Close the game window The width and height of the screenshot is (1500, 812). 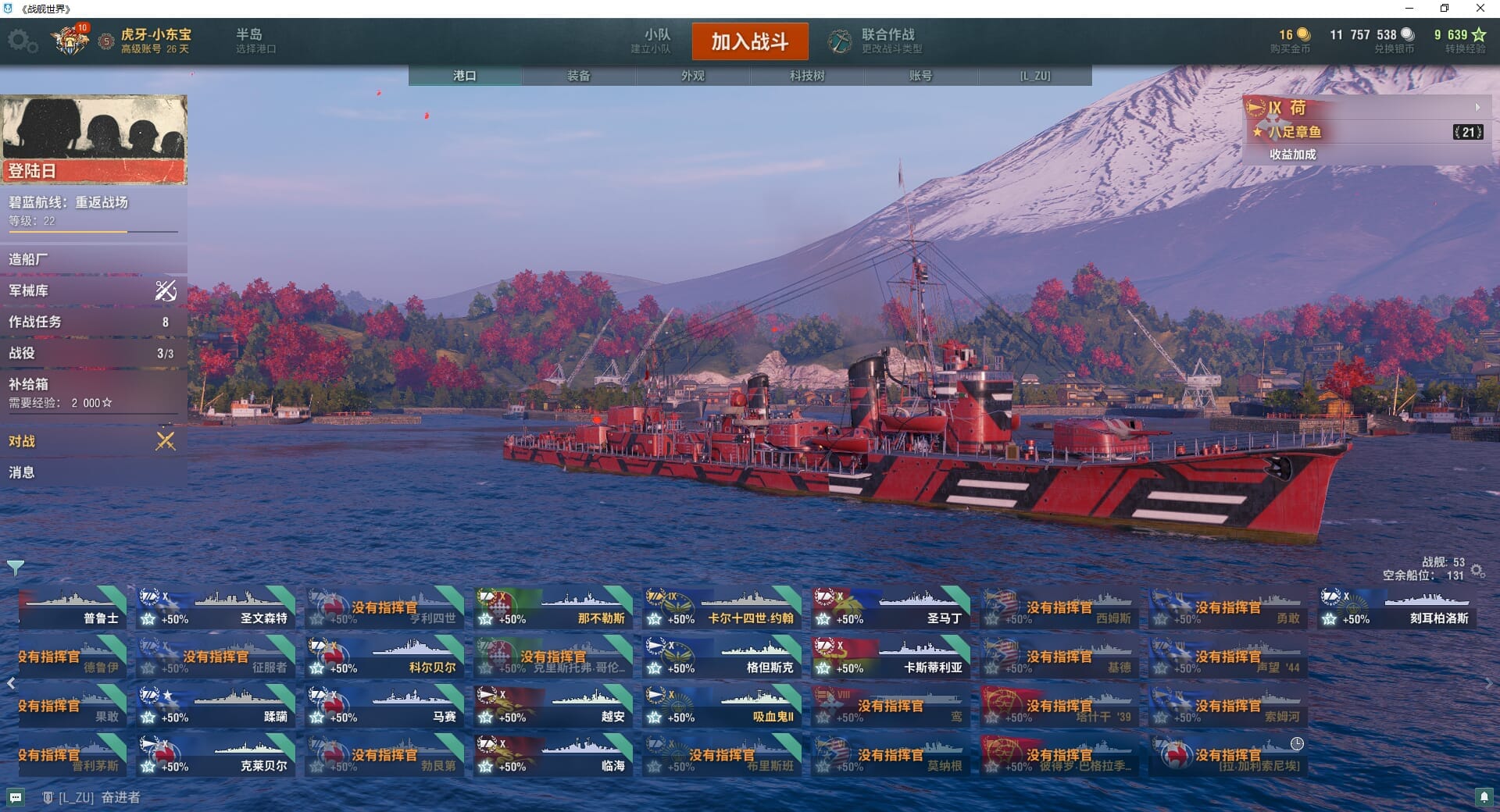coord(1480,9)
